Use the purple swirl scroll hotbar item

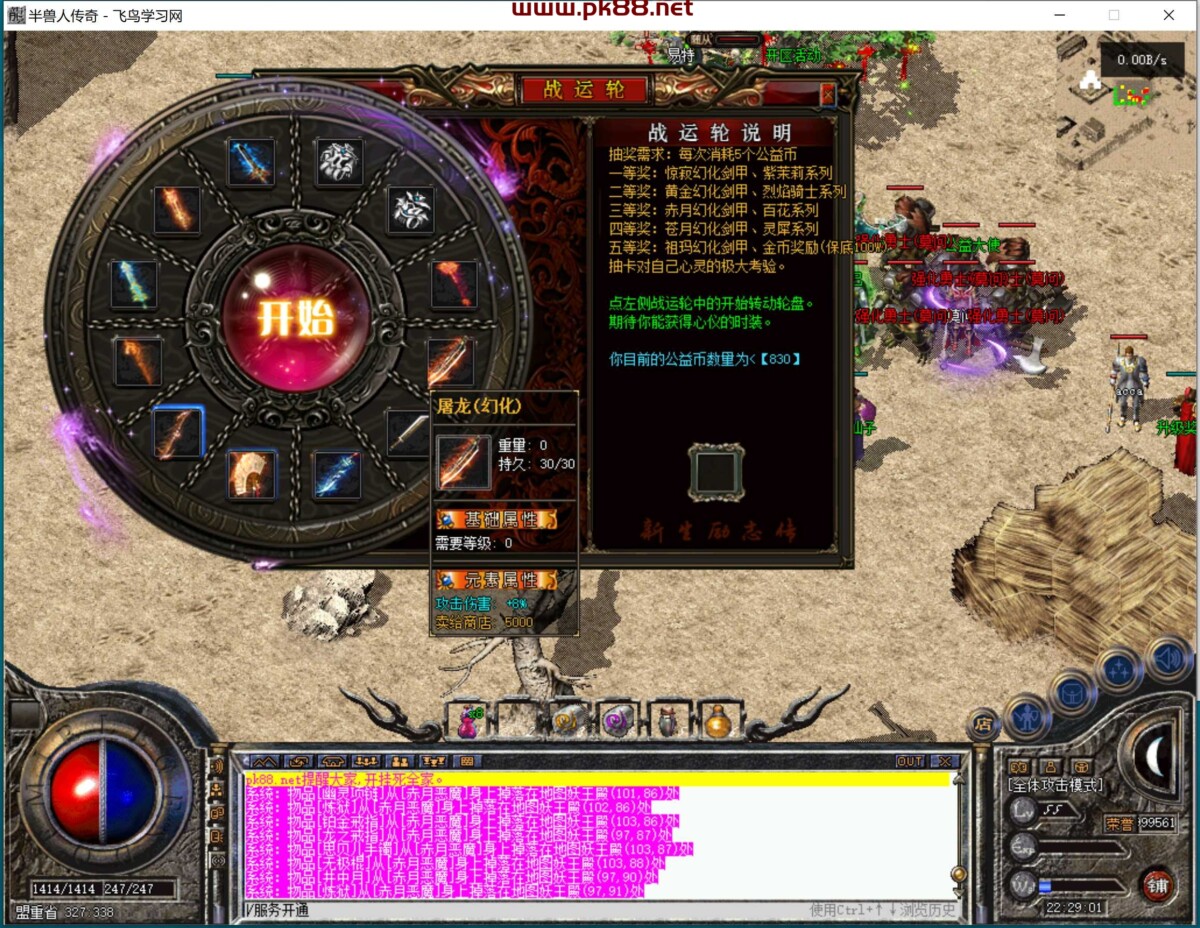(x=617, y=720)
